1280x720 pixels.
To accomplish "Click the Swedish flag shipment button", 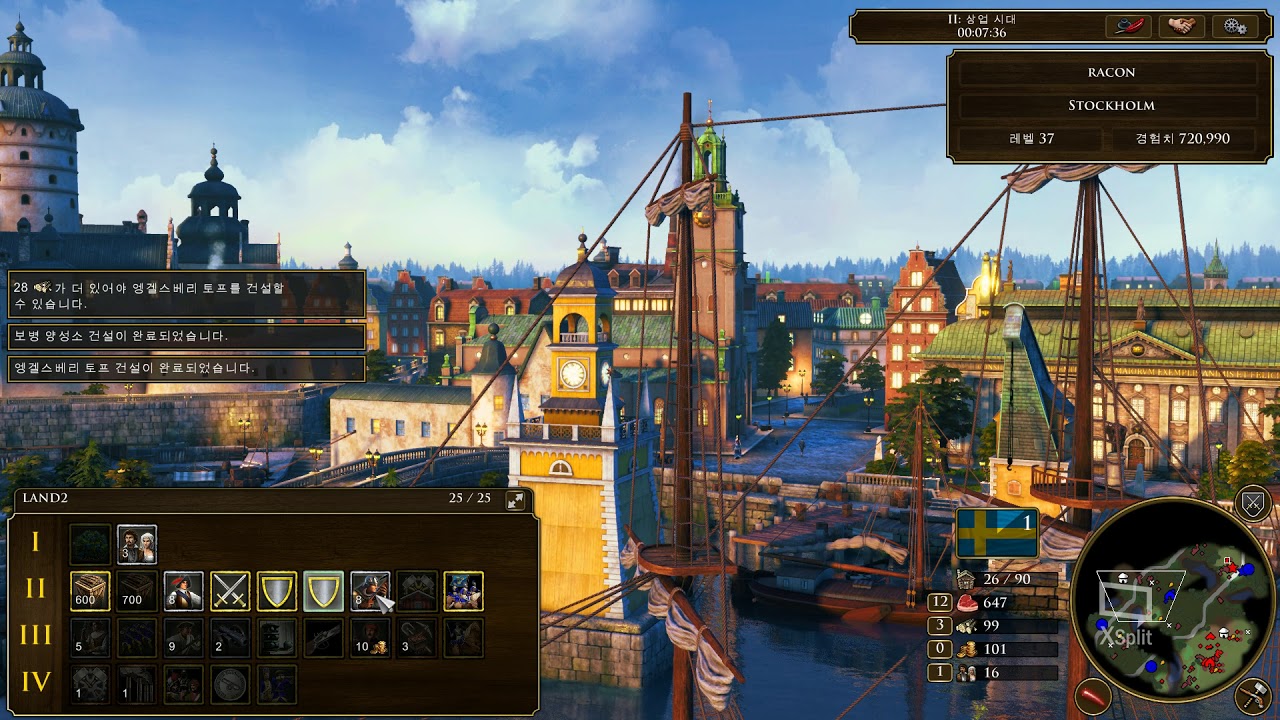I will [997, 533].
